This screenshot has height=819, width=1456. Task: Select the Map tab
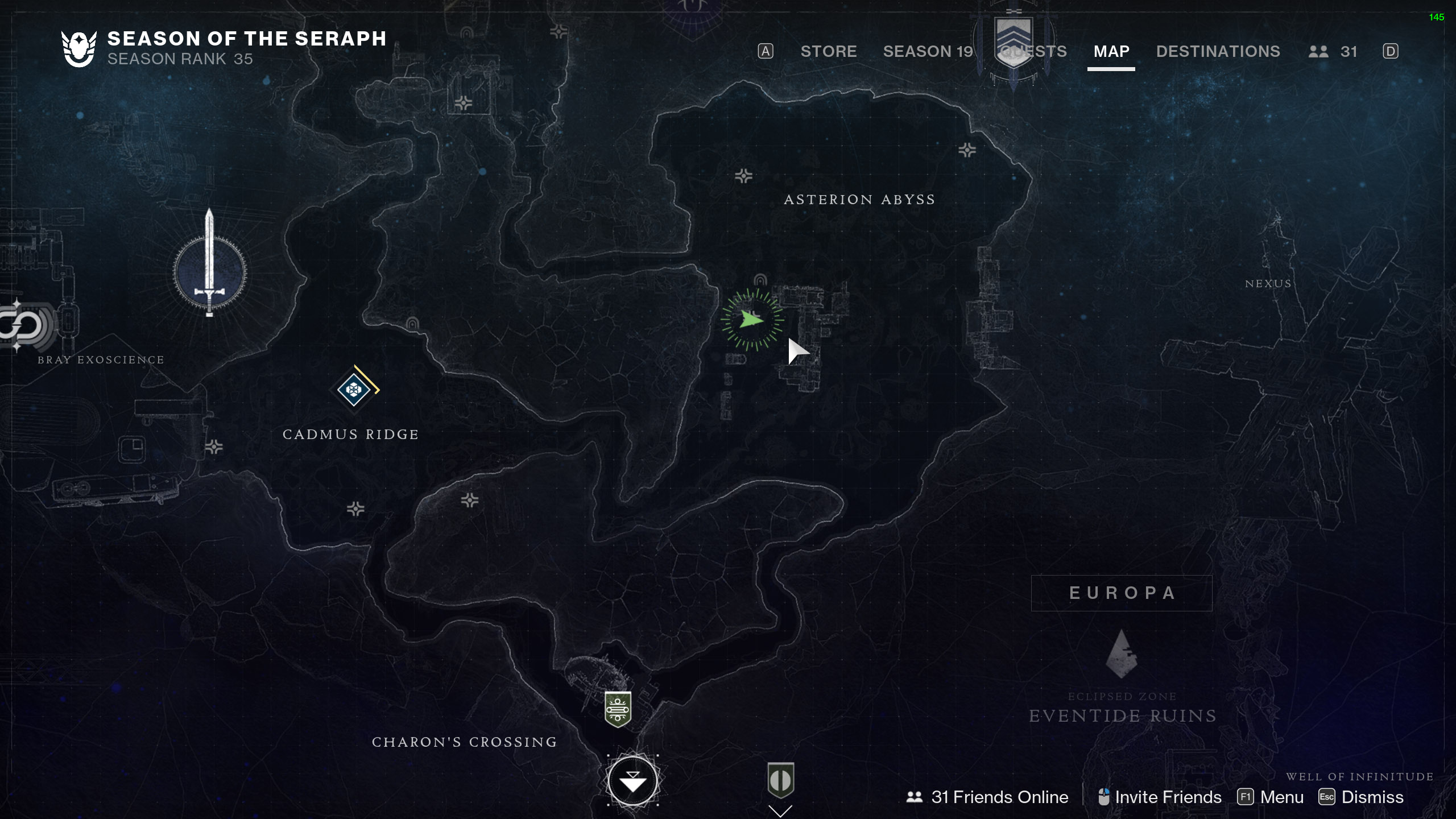tap(1111, 51)
